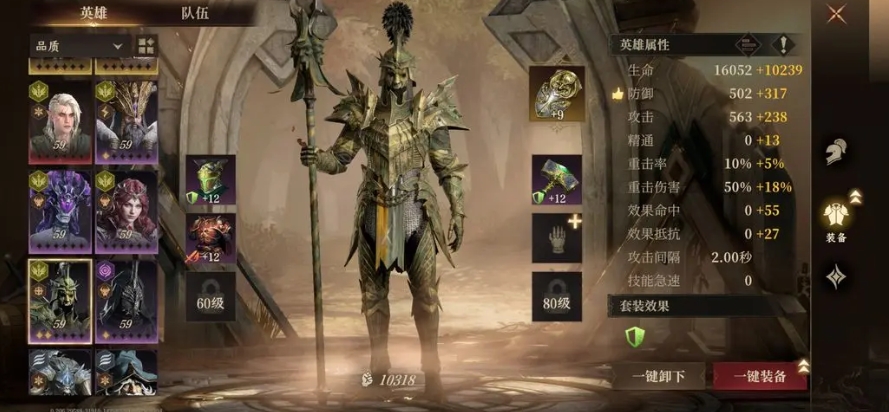The width and height of the screenshot is (889, 412).
Task: Click the 一键装备 auto-equip button
Action: [759, 376]
